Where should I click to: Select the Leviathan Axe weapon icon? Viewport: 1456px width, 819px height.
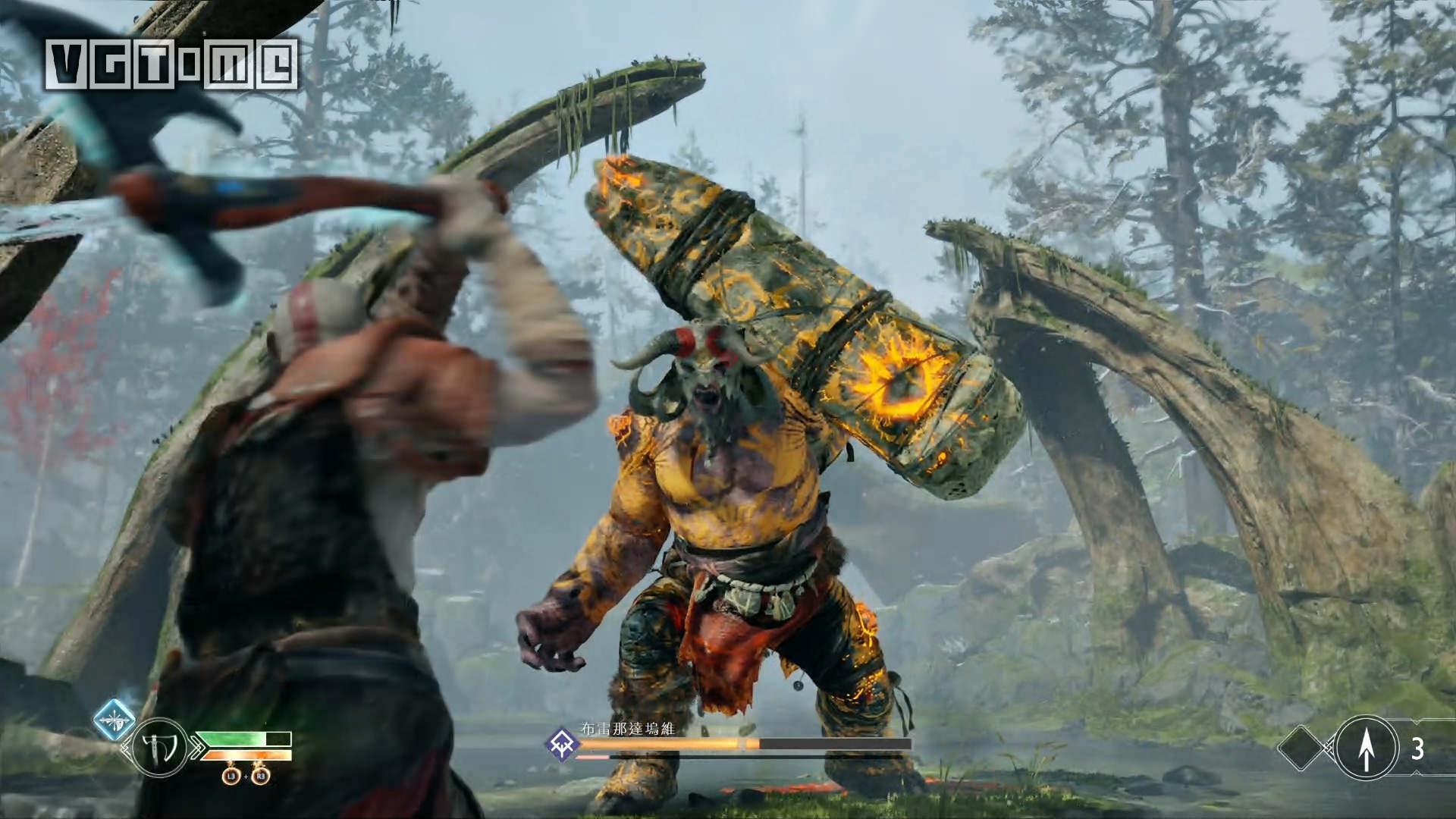pyautogui.click(x=159, y=748)
